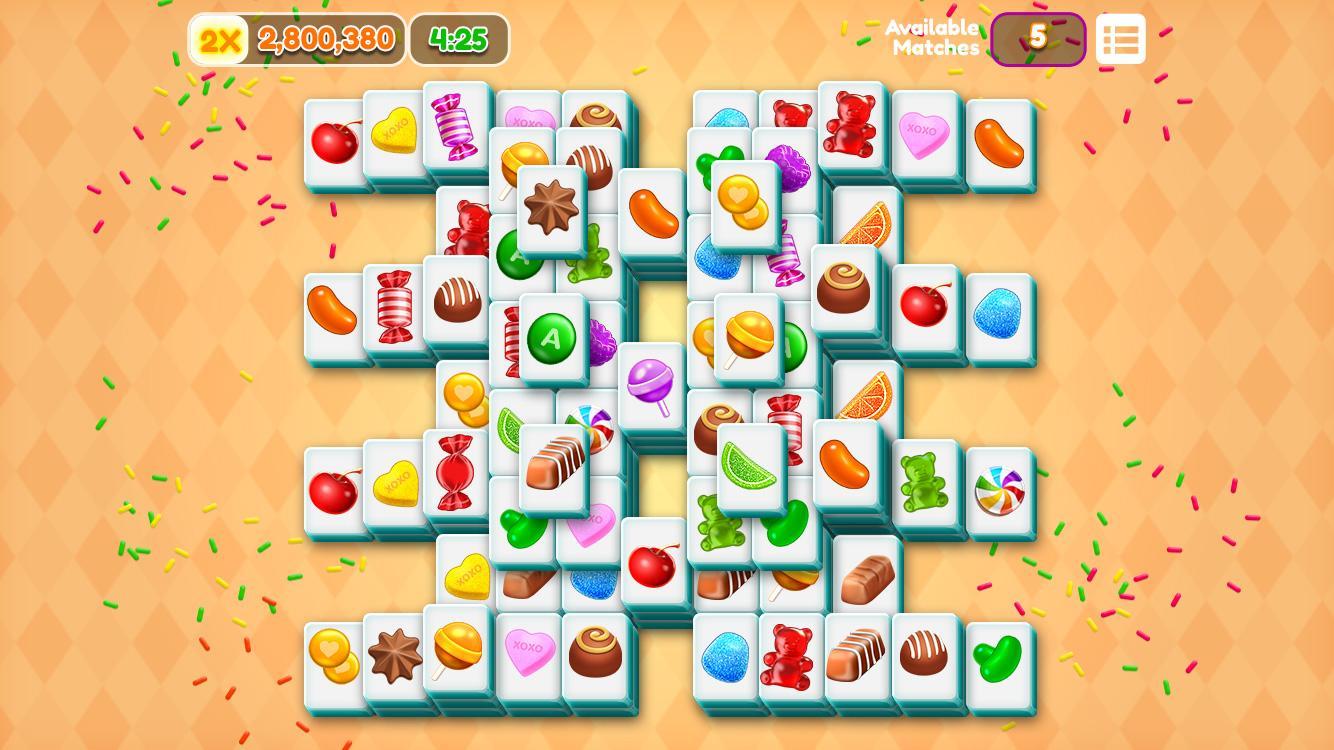This screenshot has height=750, width=1334.
Task: Open the game menu list icon
Action: (x=1120, y=38)
